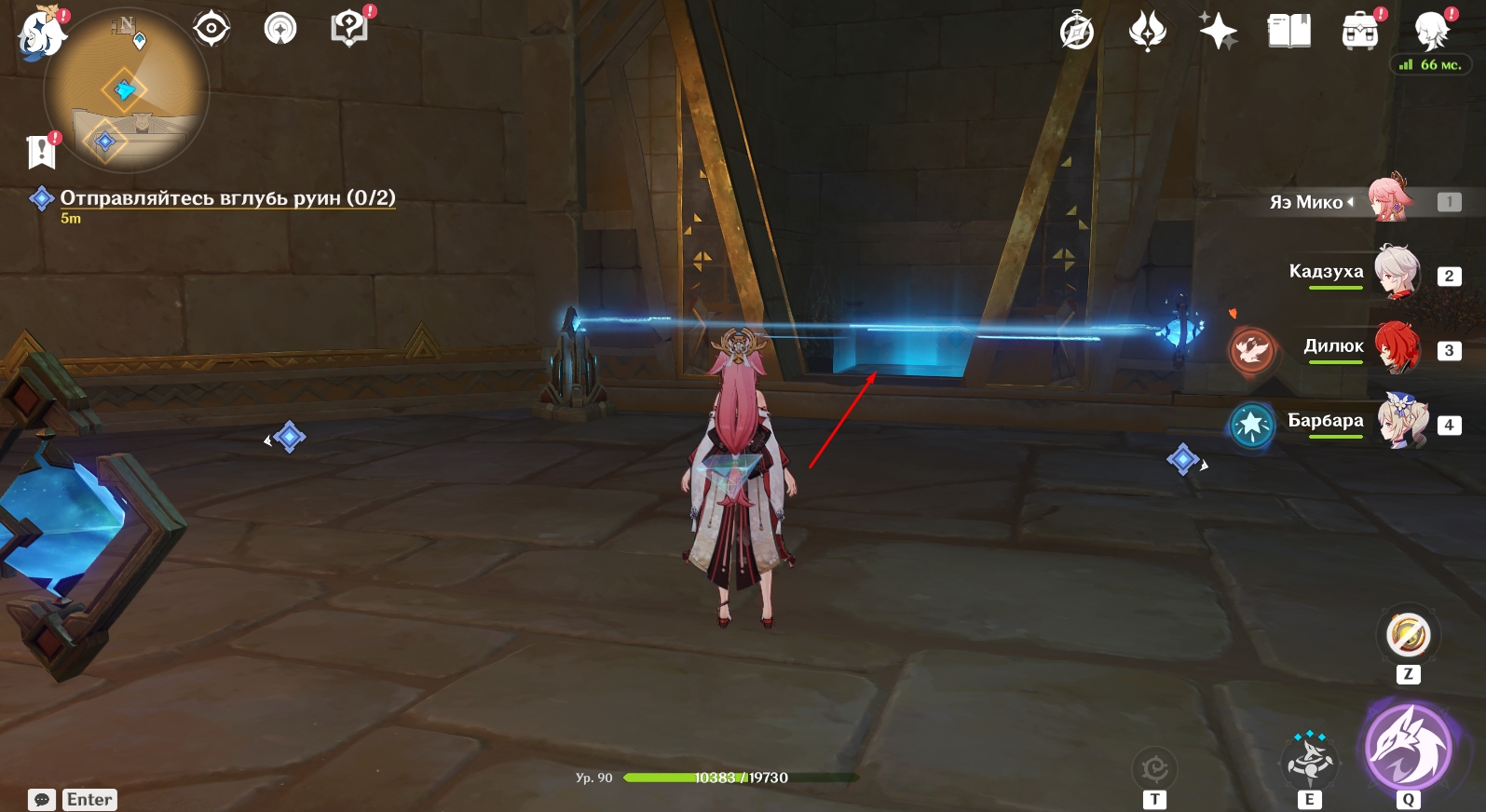Use Yae Miko's elemental skill
Image resolution: width=1486 pixels, height=812 pixels.
click(x=1310, y=759)
